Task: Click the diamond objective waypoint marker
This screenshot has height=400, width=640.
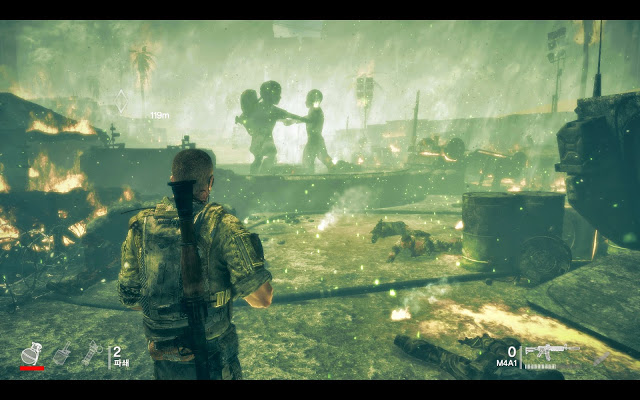Action: tap(120, 100)
